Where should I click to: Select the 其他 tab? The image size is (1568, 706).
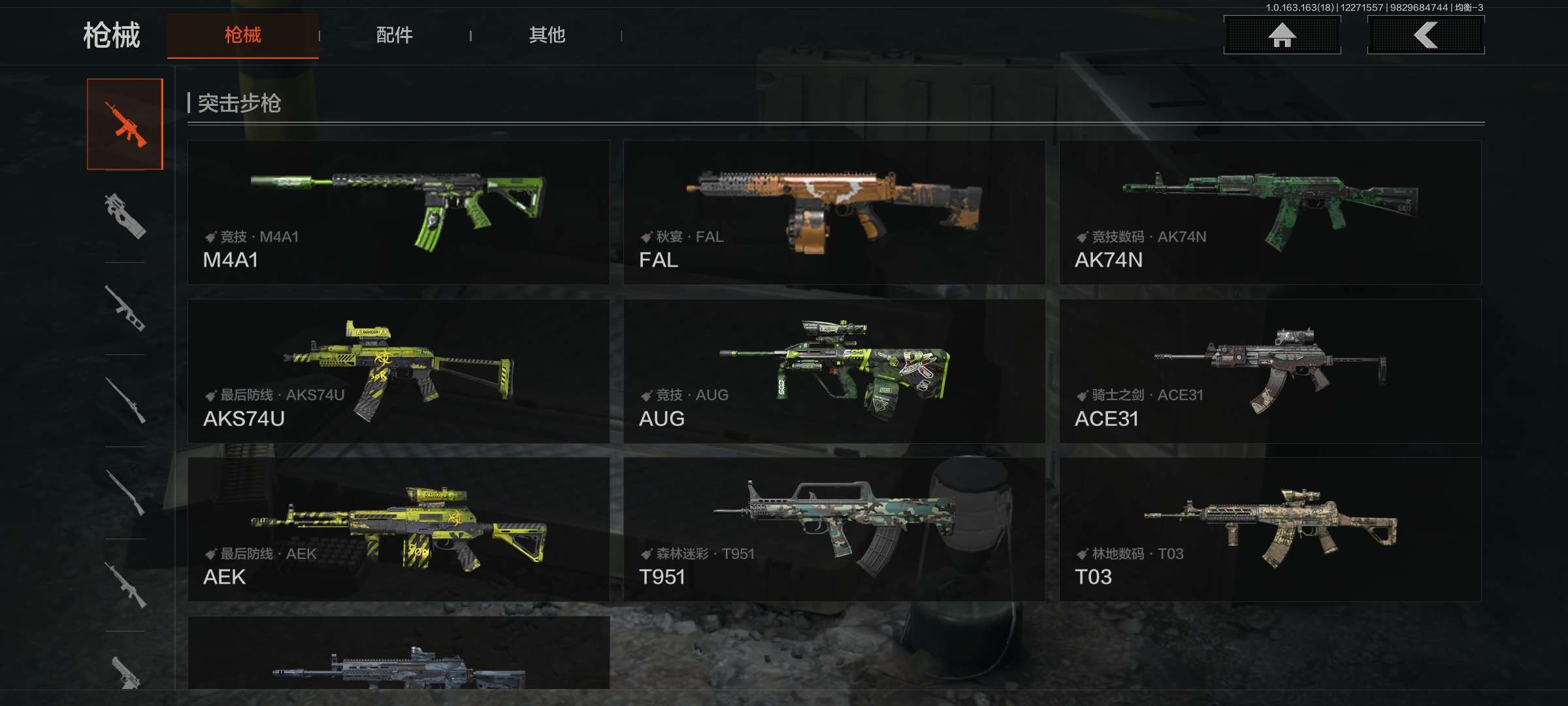547,35
